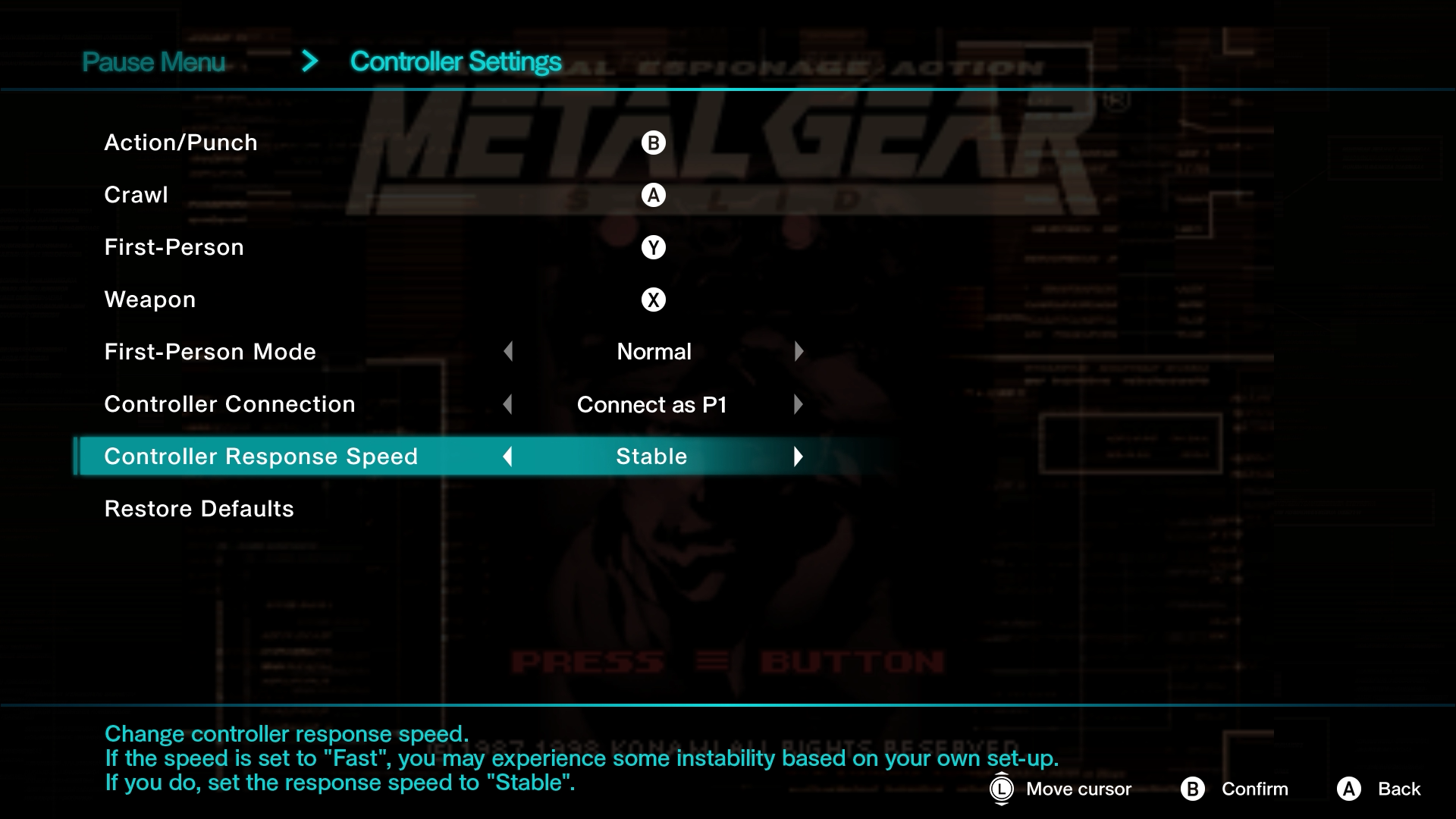Click the Stable value text
This screenshot has width=1456, height=819.
(651, 456)
